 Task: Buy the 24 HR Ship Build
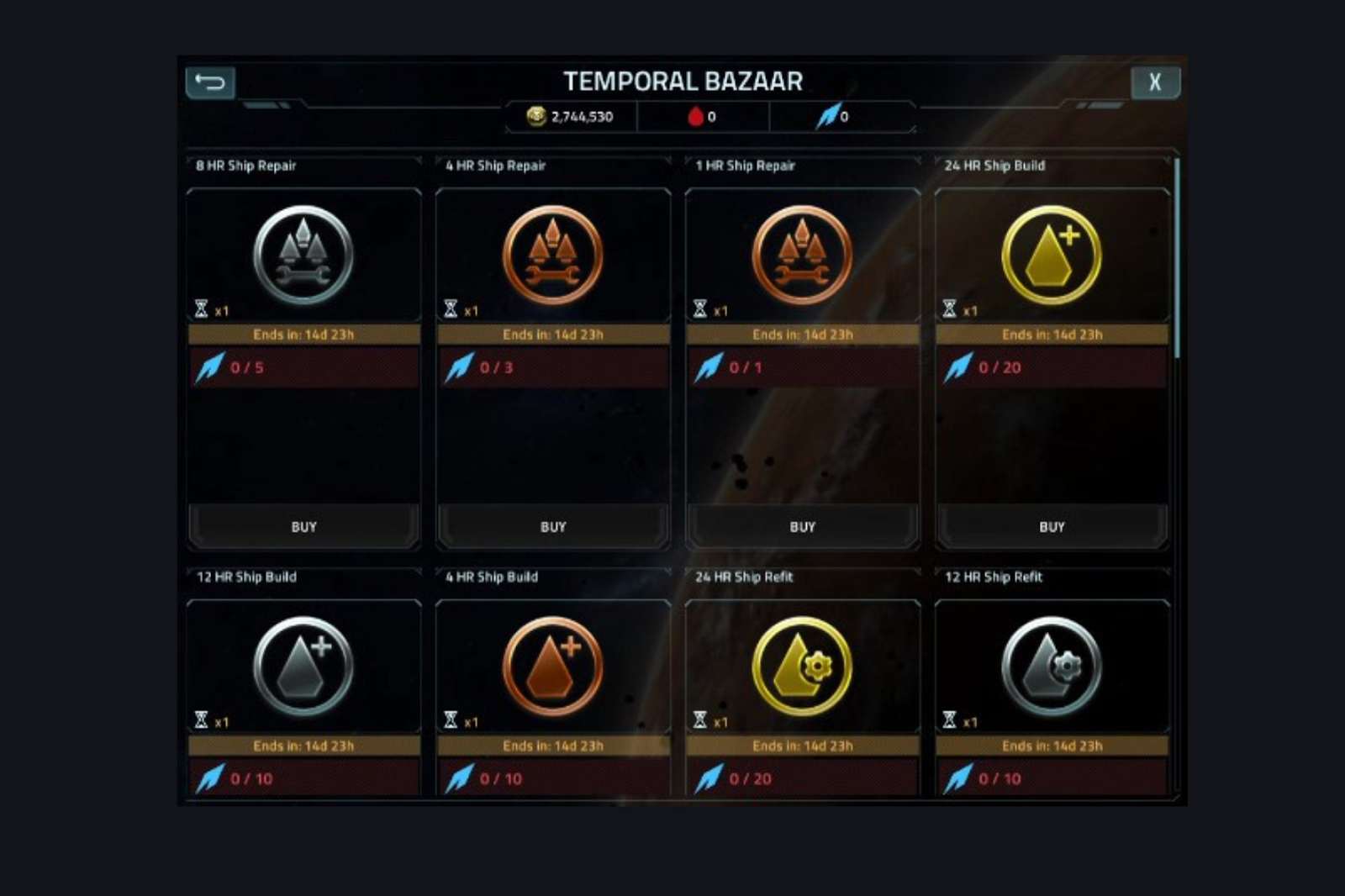pyautogui.click(x=1052, y=527)
